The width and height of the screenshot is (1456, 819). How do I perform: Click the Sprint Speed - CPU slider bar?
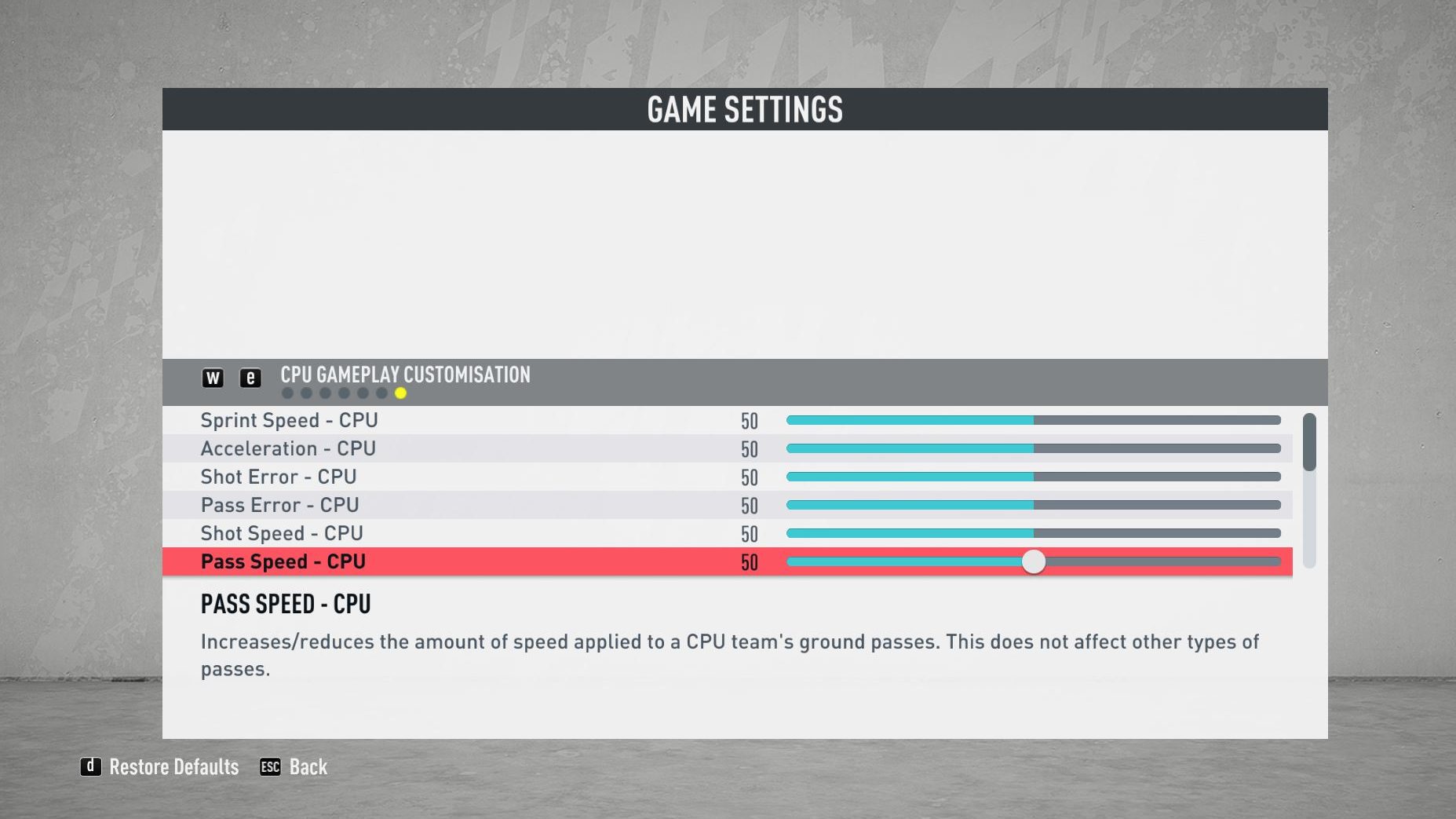tap(1033, 420)
